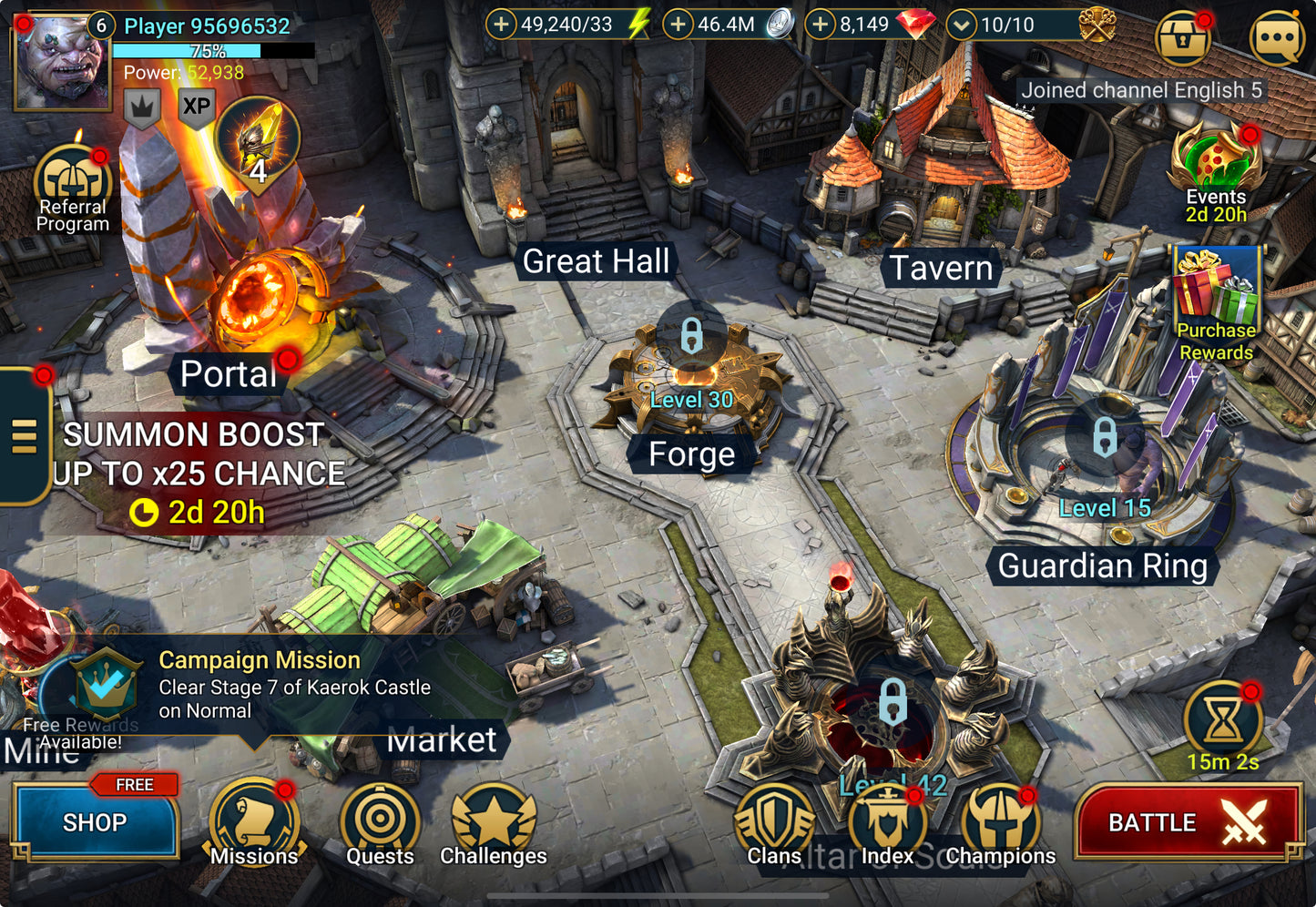Open the SHOP with free offer
The width and height of the screenshot is (1316, 907).
click(94, 822)
